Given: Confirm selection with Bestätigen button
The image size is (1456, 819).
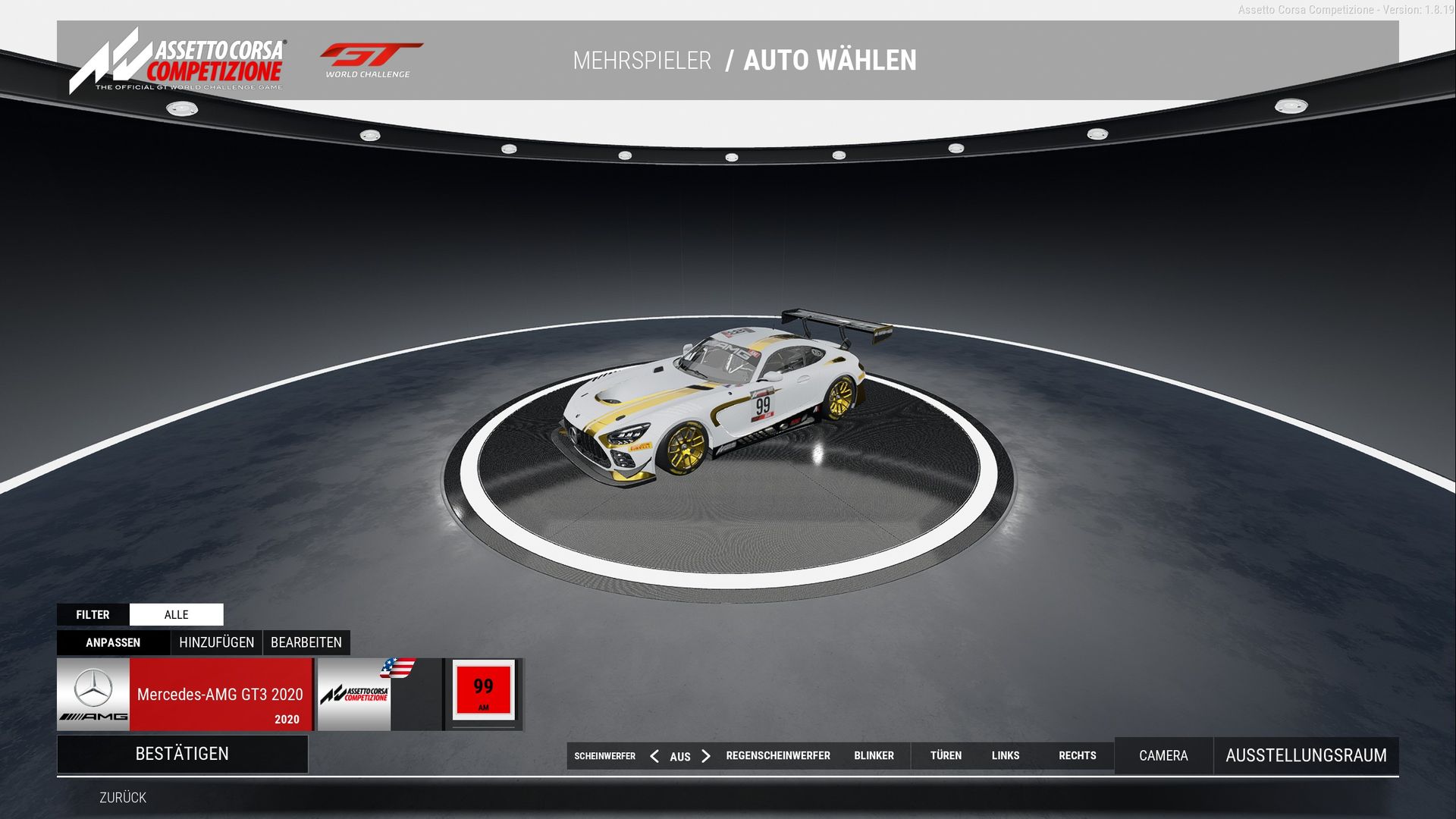Looking at the screenshot, I should [182, 754].
